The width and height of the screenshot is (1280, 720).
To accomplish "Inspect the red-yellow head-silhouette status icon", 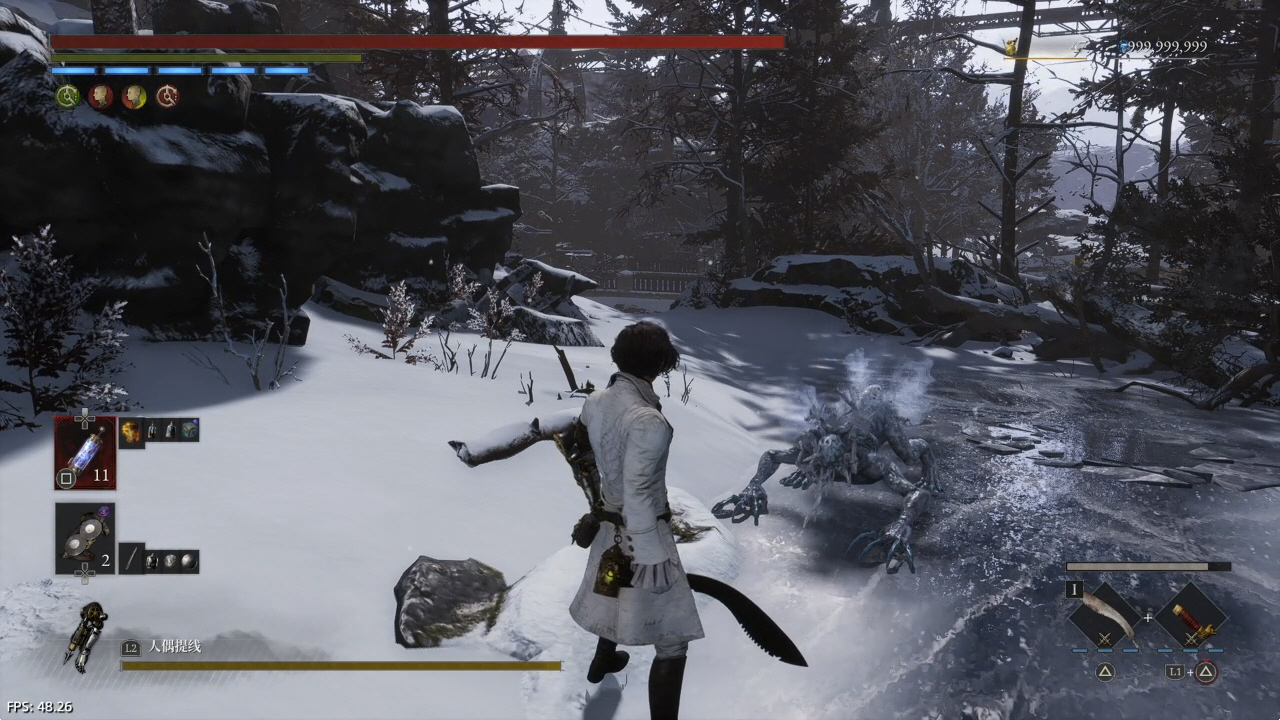I will pos(134,96).
